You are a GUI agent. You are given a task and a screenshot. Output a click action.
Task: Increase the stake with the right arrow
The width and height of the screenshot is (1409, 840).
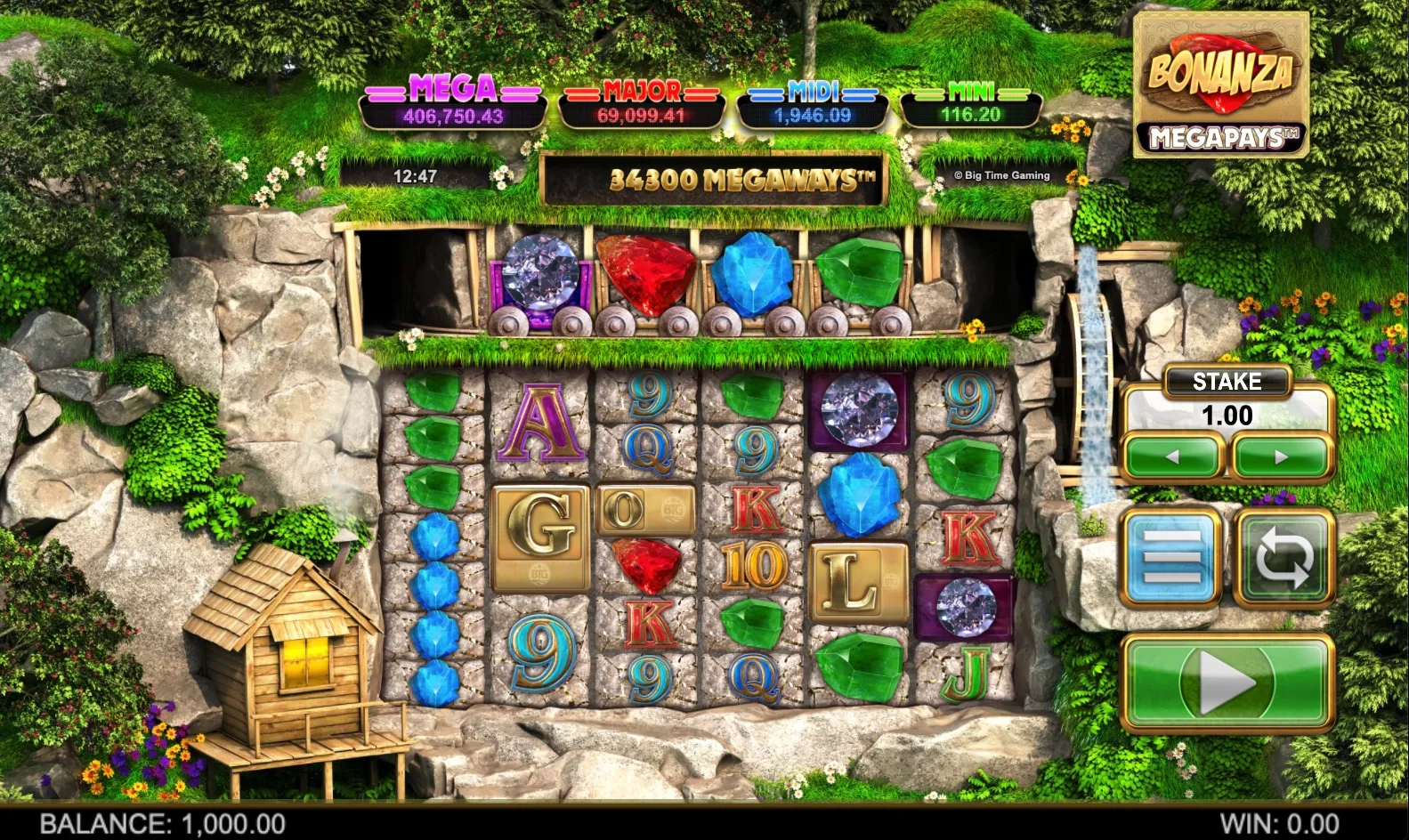pyautogui.click(x=1279, y=456)
